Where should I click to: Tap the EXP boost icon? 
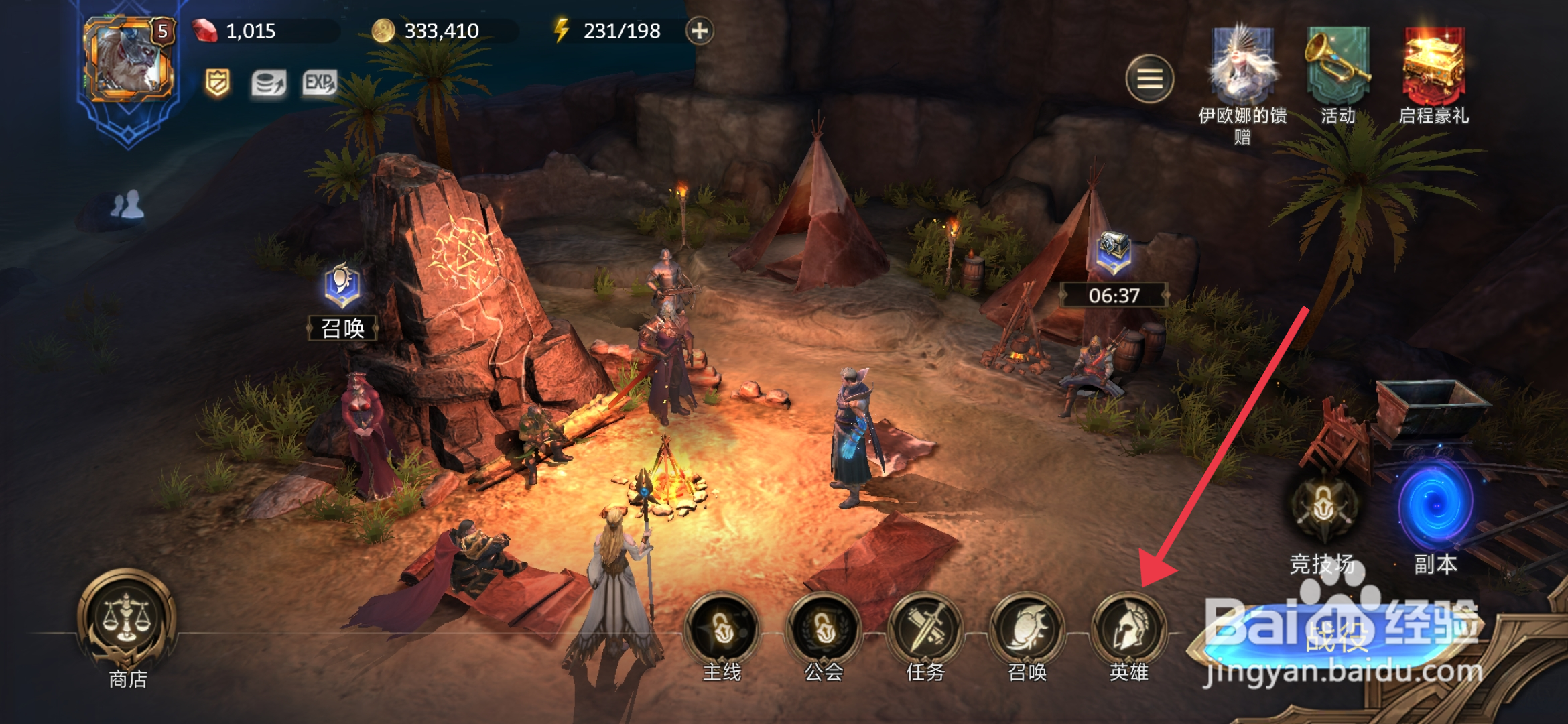[319, 84]
